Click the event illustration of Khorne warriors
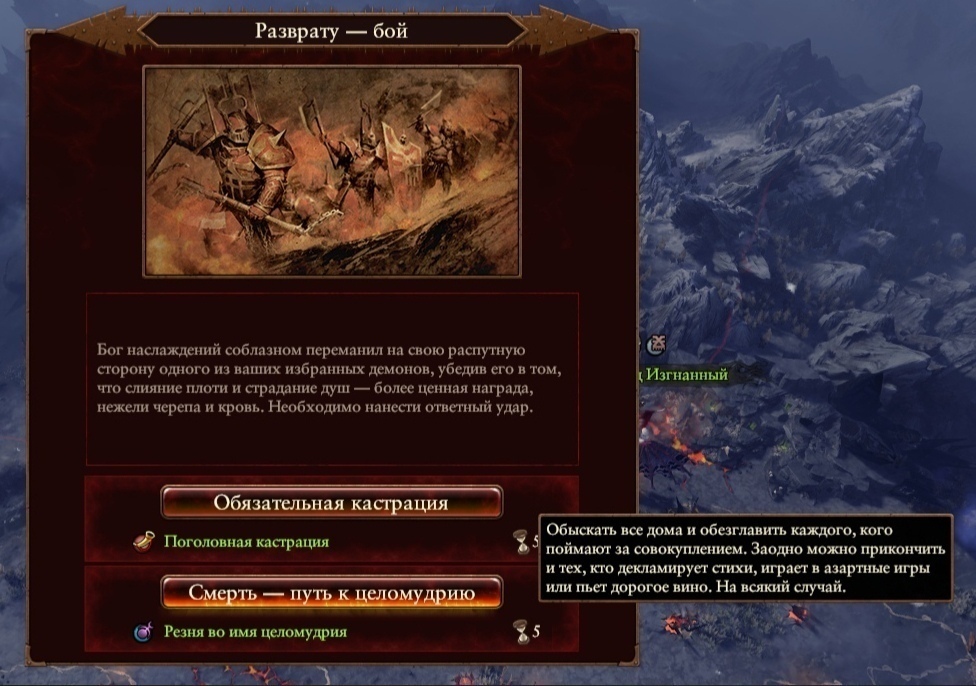The image size is (976, 686). [x=331, y=171]
